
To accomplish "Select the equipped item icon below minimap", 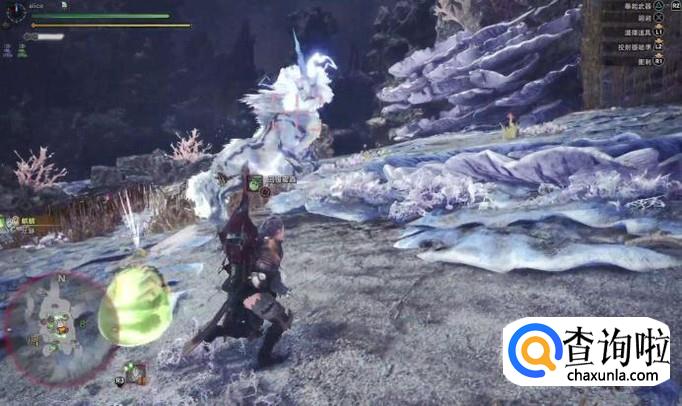I will click(x=137, y=375).
